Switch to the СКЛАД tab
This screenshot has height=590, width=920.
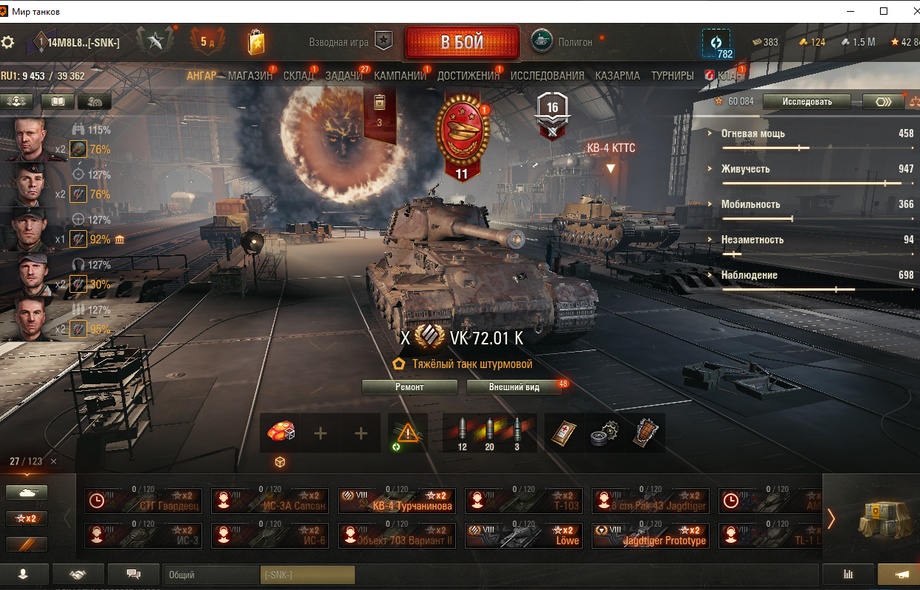pos(298,75)
